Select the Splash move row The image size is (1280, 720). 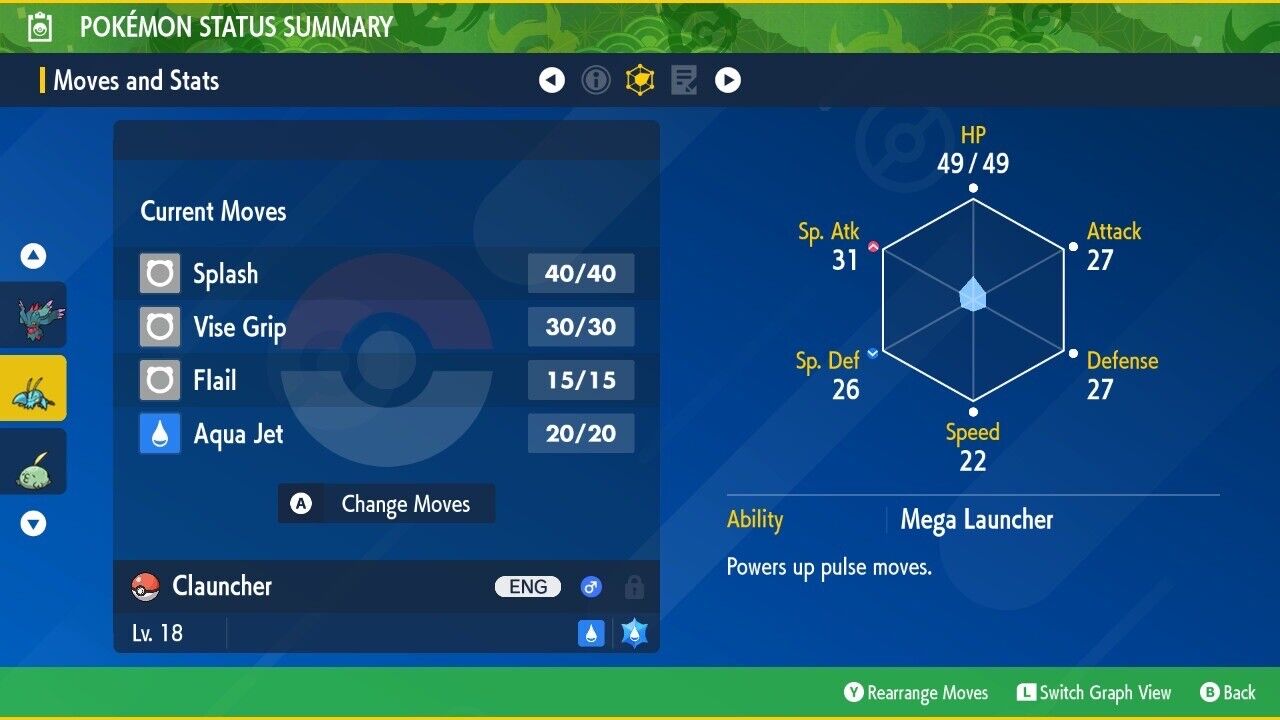(386, 274)
